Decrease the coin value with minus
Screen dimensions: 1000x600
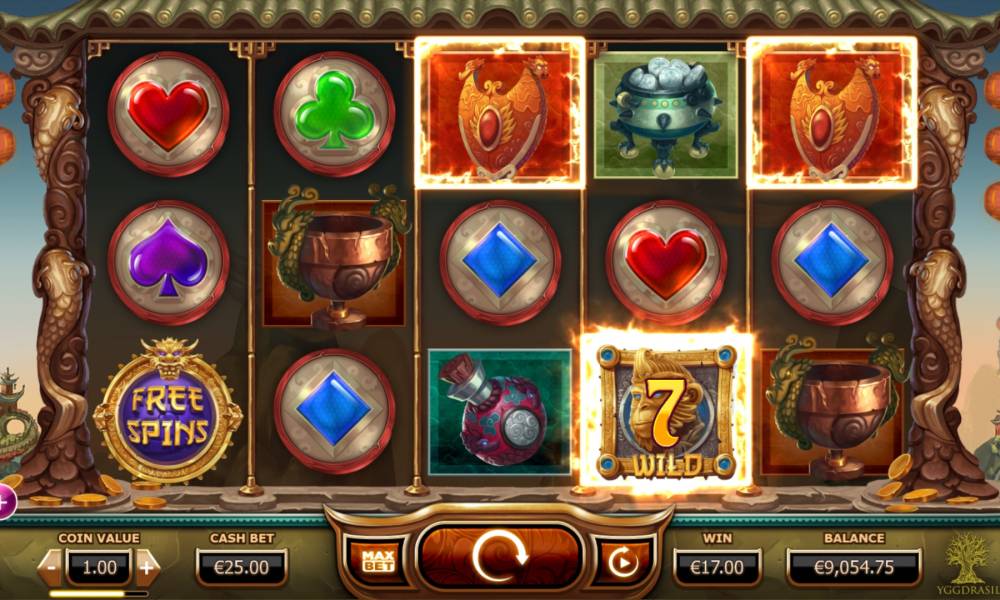click(51, 567)
